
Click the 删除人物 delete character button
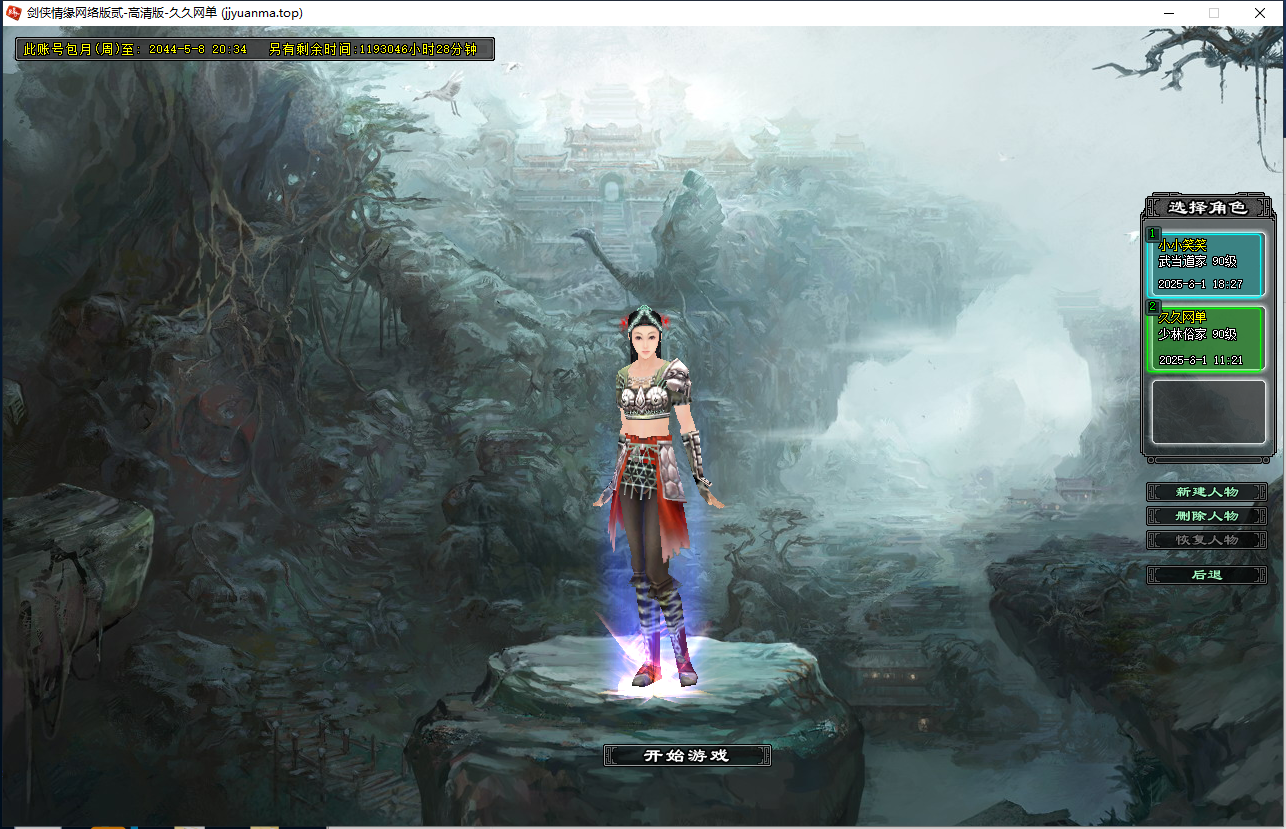click(x=1207, y=516)
